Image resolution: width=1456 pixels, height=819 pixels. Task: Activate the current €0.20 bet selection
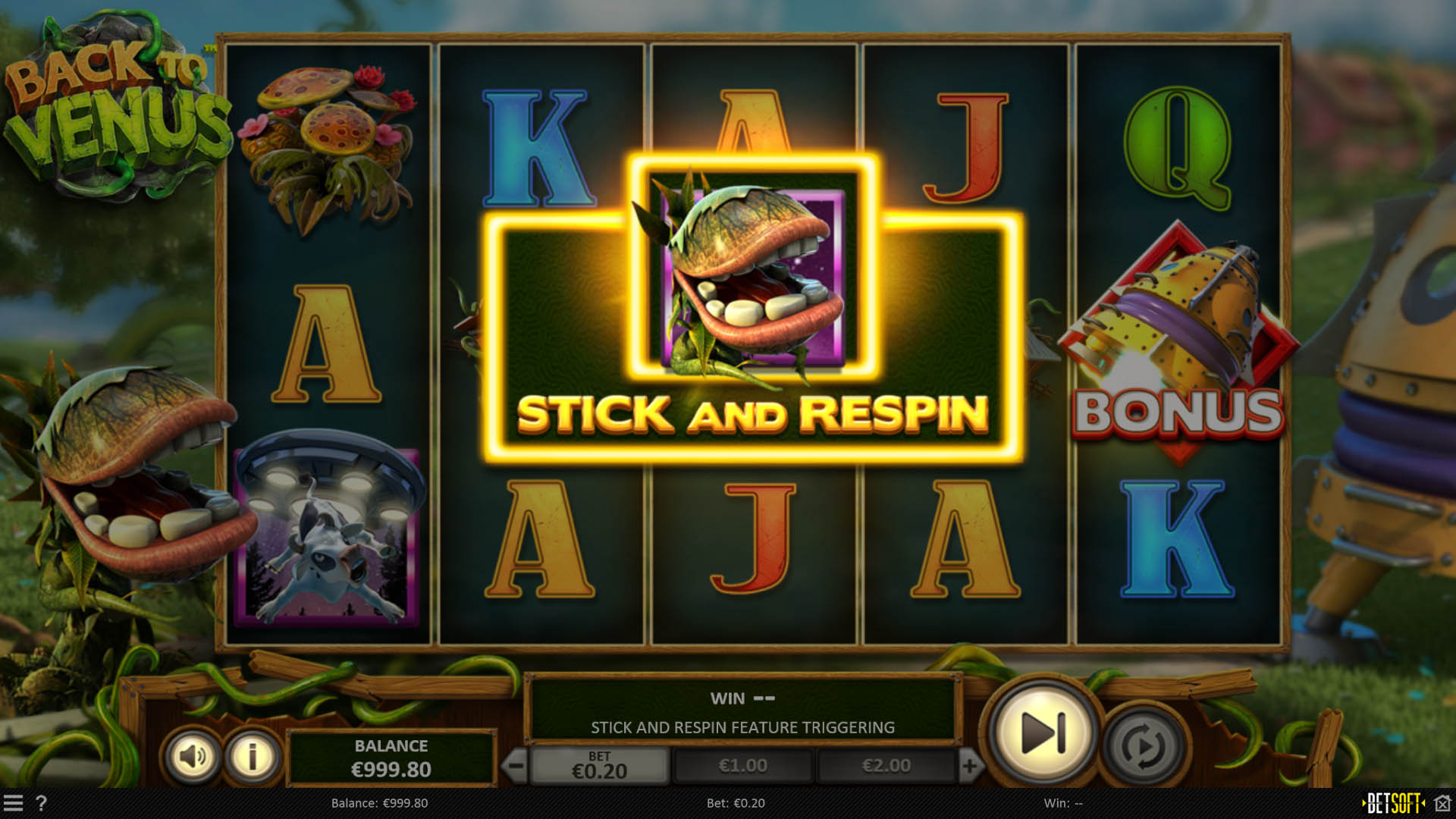click(599, 765)
